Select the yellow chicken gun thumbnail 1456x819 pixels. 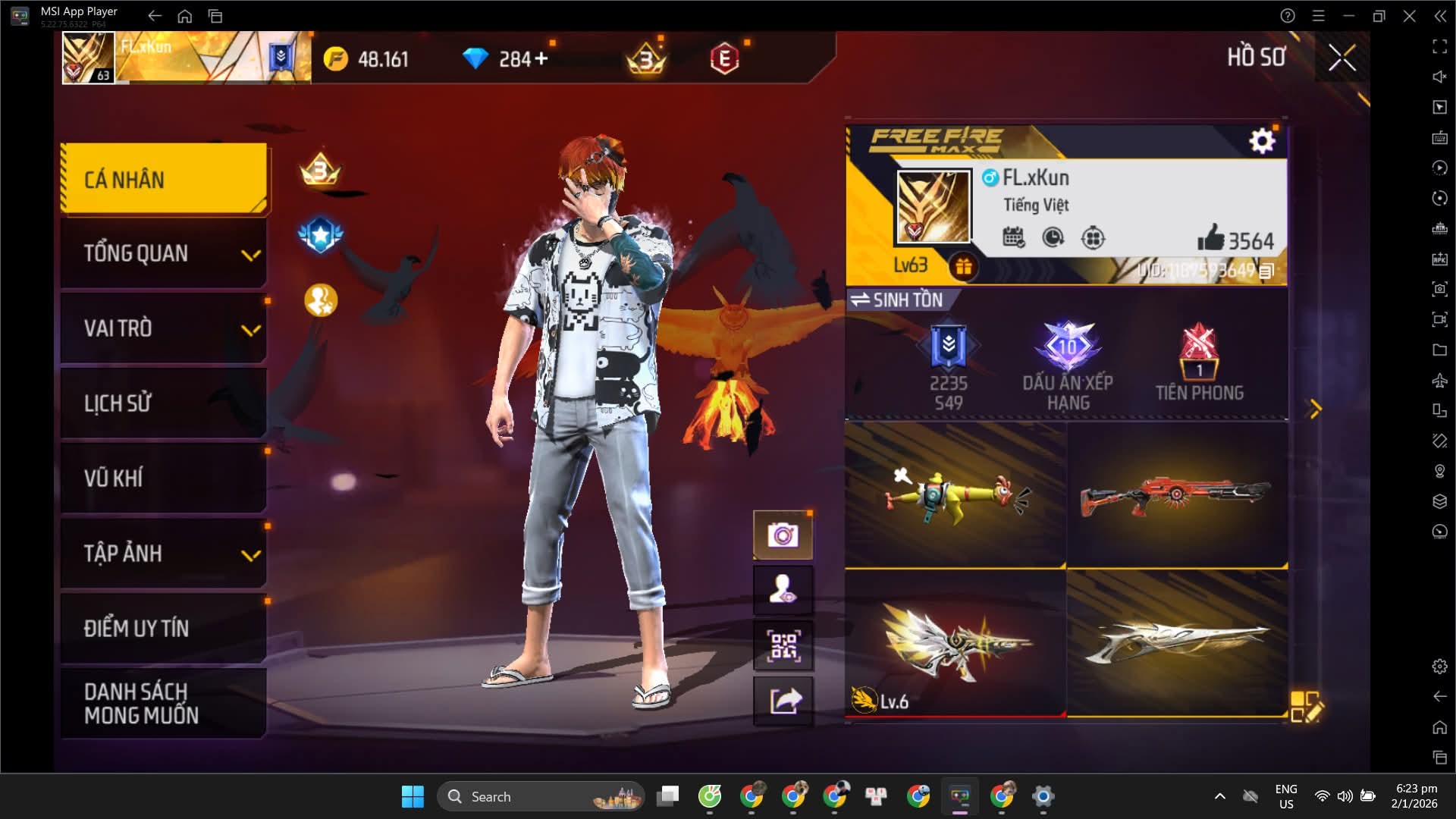(955, 494)
